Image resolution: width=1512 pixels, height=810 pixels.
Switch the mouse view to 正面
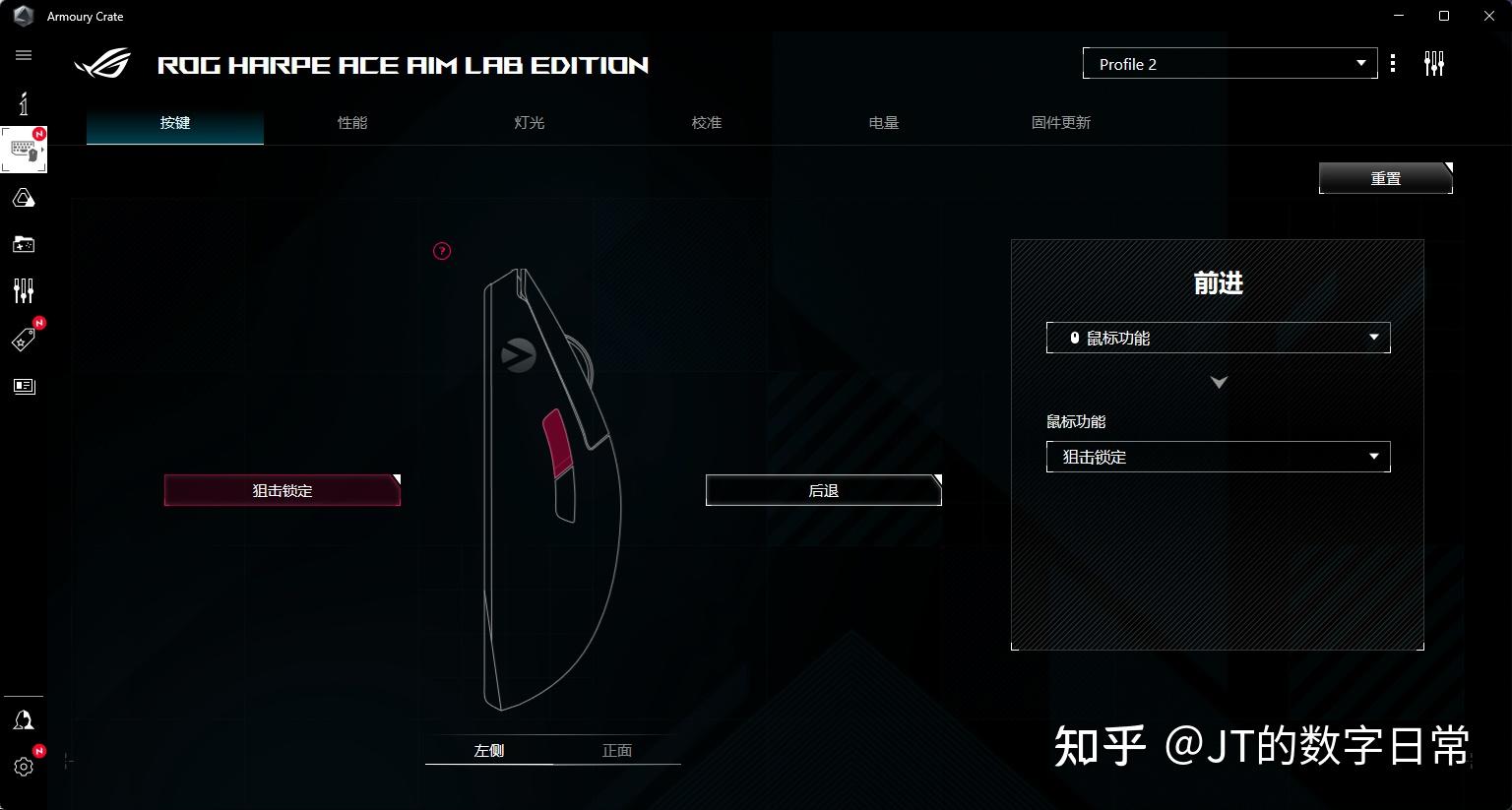(x=616, y=749)
